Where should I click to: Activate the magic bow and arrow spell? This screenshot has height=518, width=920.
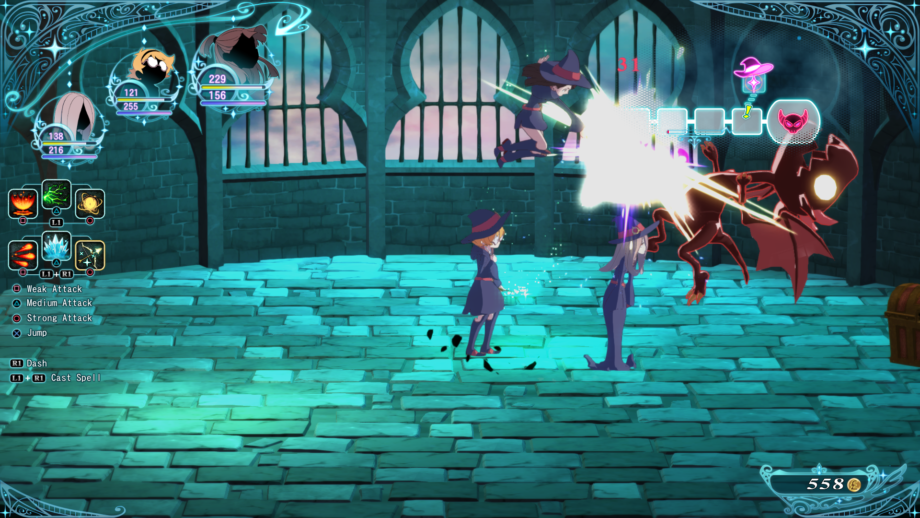click(90, 254)
